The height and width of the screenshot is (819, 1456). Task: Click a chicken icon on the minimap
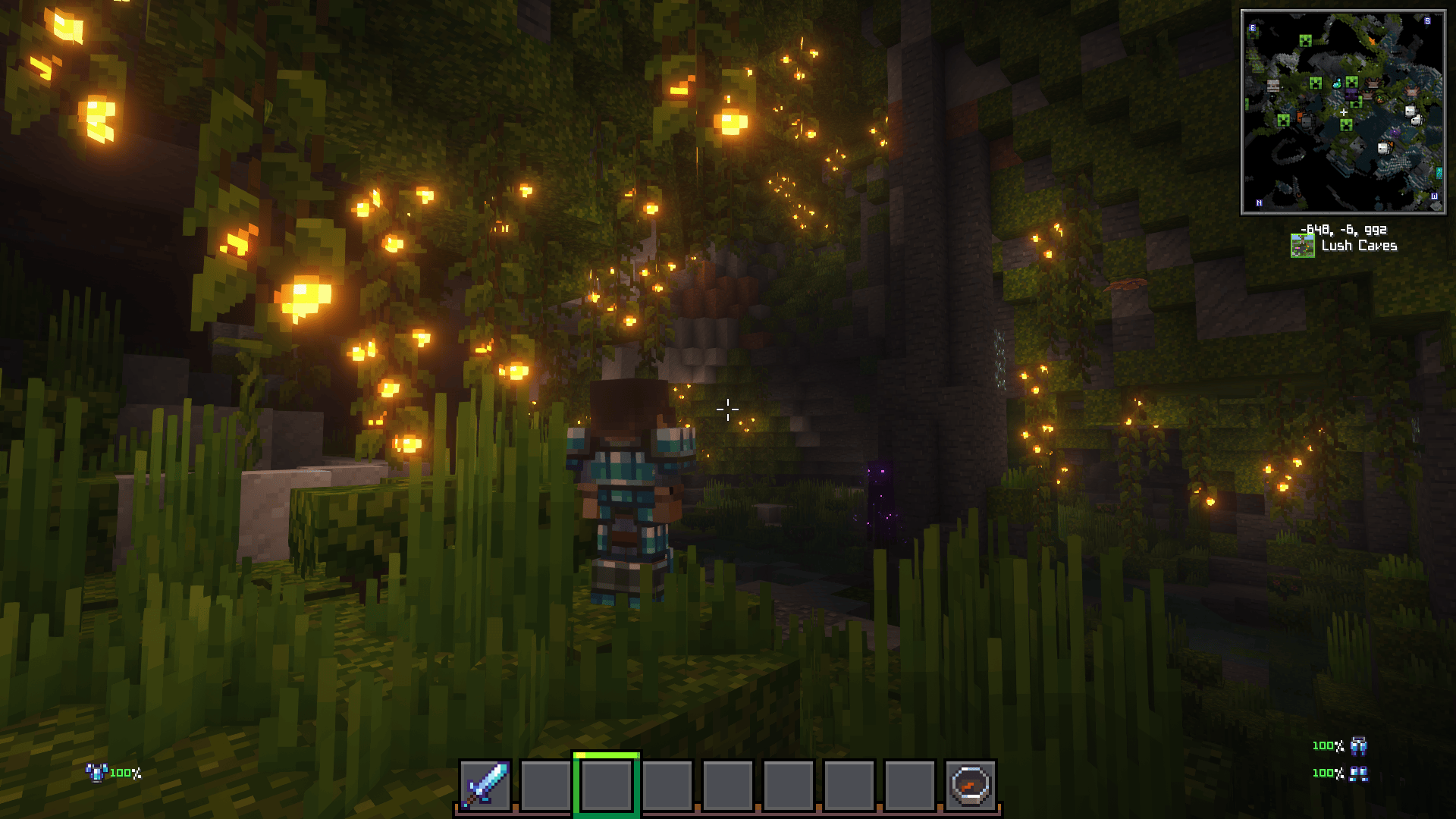1411,111
